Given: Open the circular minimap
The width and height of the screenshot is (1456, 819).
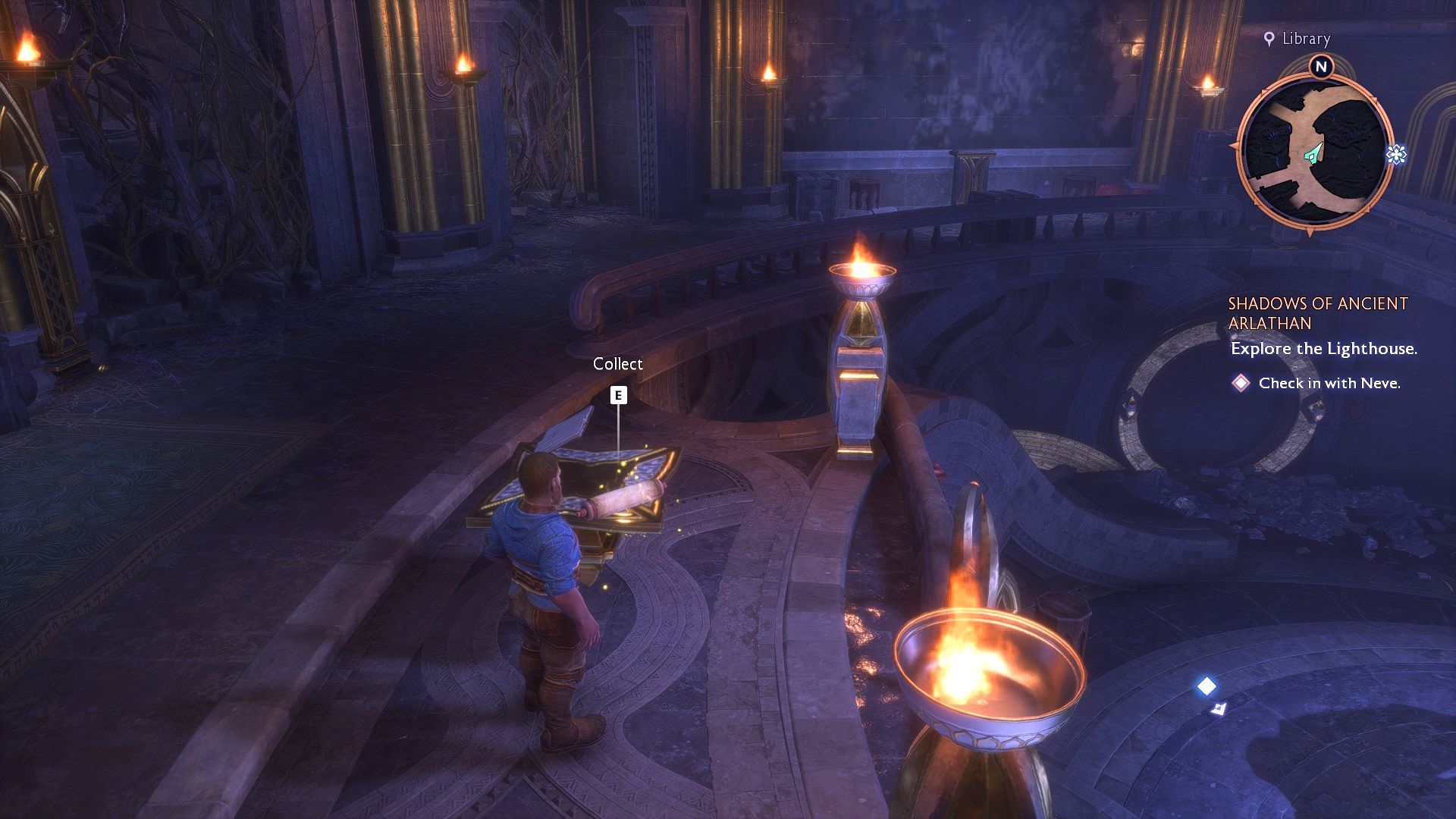Looking at the screenshot, I should (1315, 149).
